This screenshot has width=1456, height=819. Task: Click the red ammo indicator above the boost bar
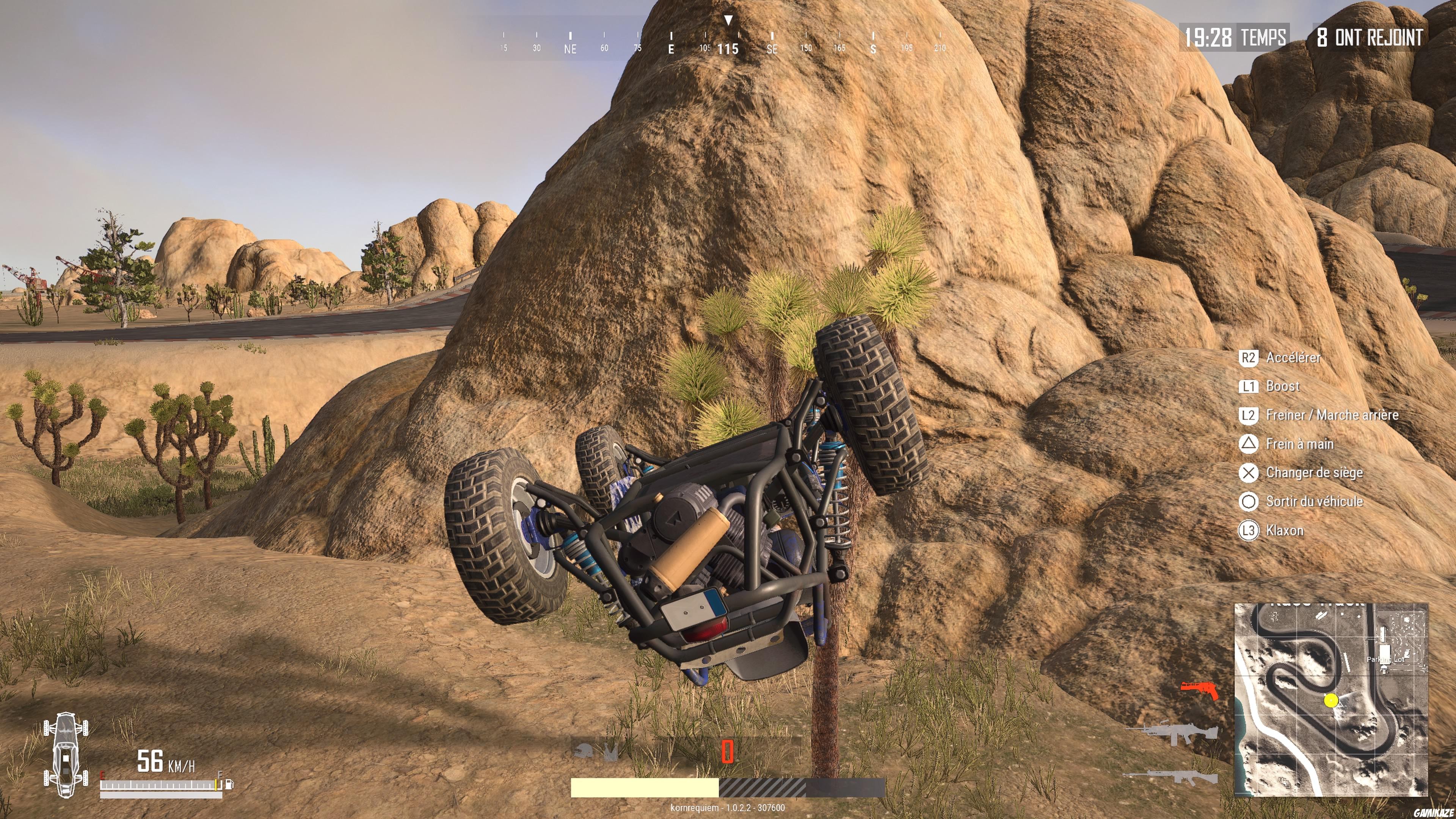point(728,752)
